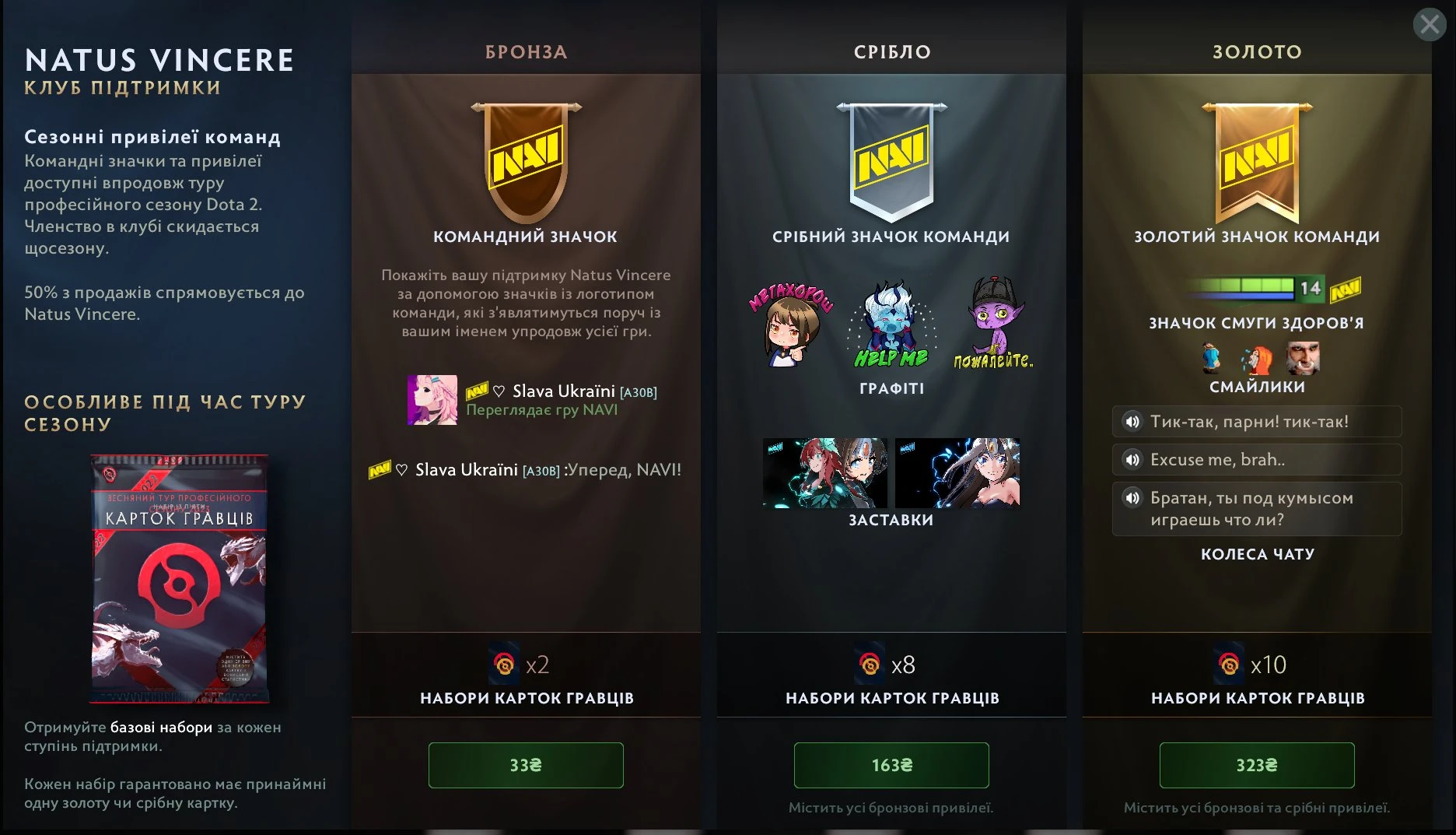The width and height of the screenshot is (1456, 835).
Task: Buy the Gold tier for 323₴
Action: pyautogui.click(x=1257, y=766)
